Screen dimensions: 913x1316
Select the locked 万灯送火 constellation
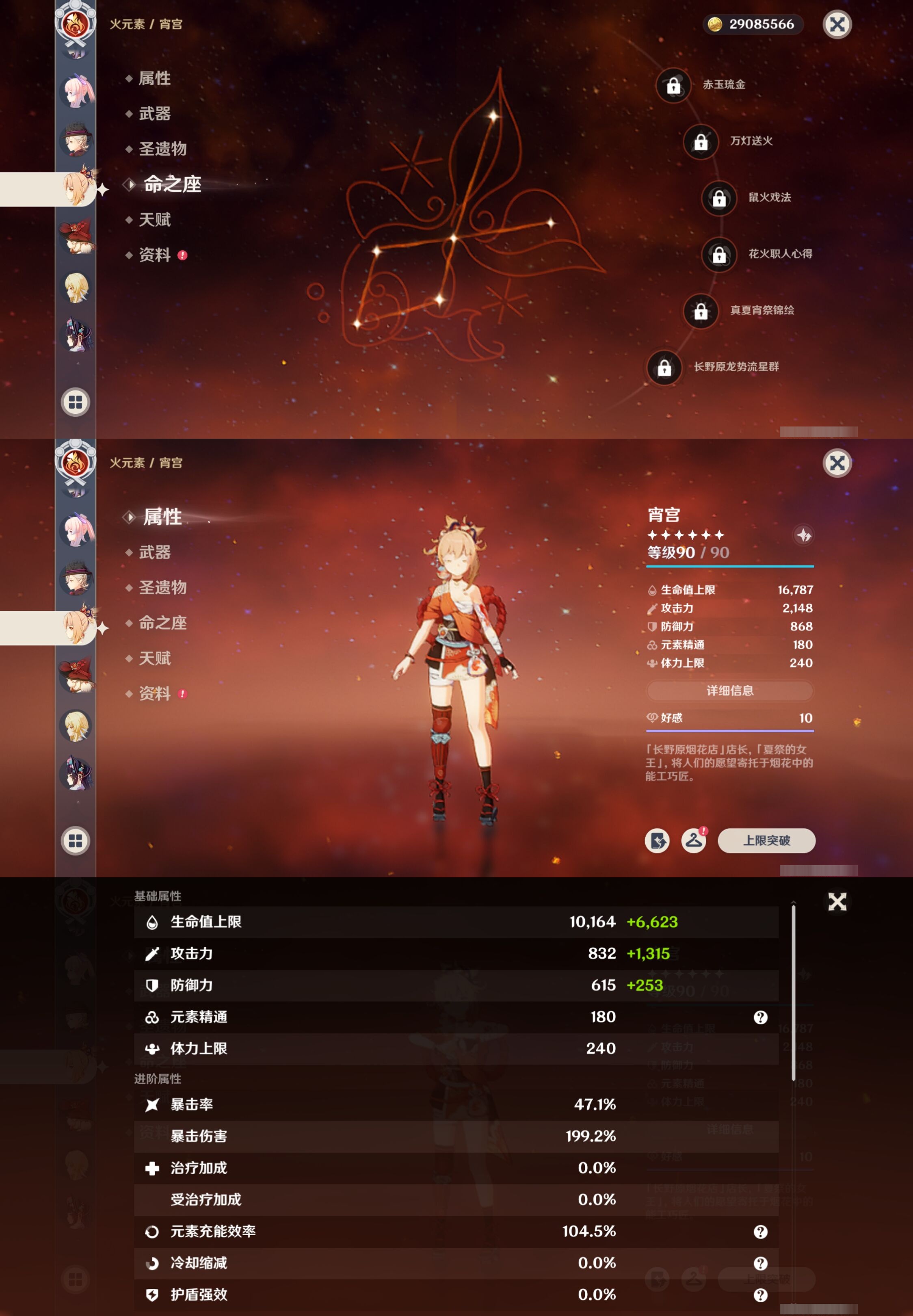[701, 142]
